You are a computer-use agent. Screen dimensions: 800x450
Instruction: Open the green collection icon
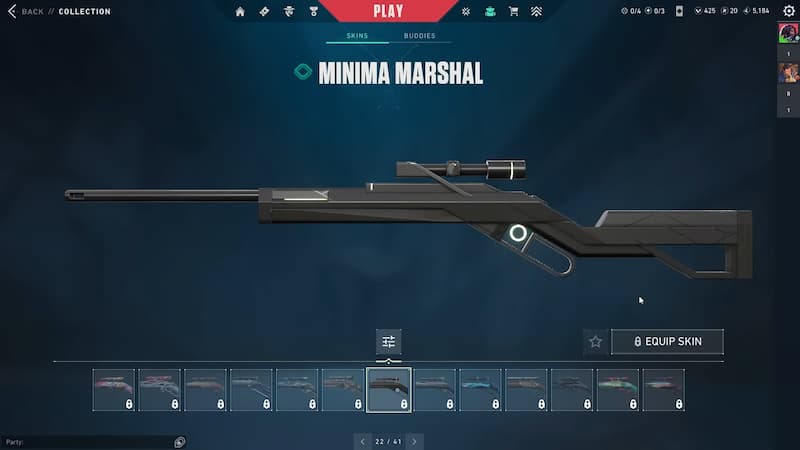[x=490, y=12]
